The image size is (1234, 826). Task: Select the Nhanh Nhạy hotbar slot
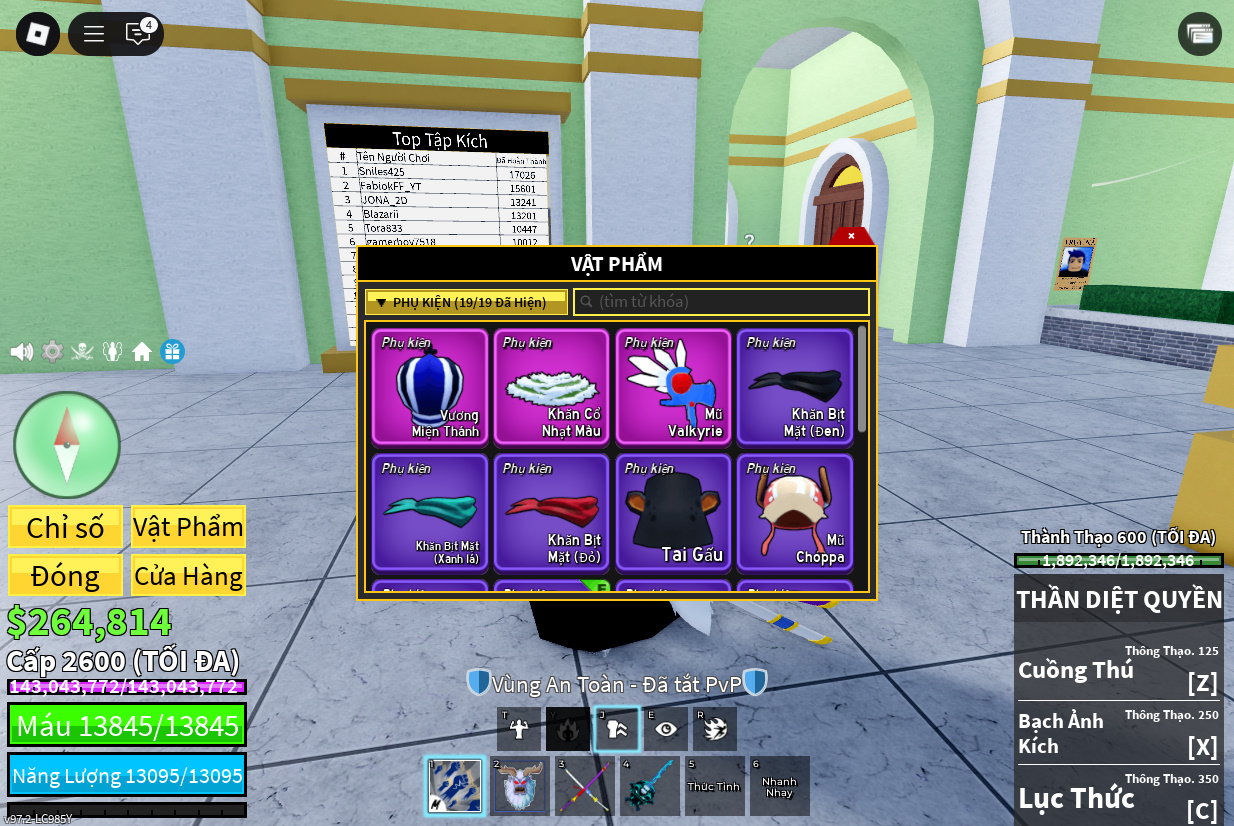(x=779, y=786)
